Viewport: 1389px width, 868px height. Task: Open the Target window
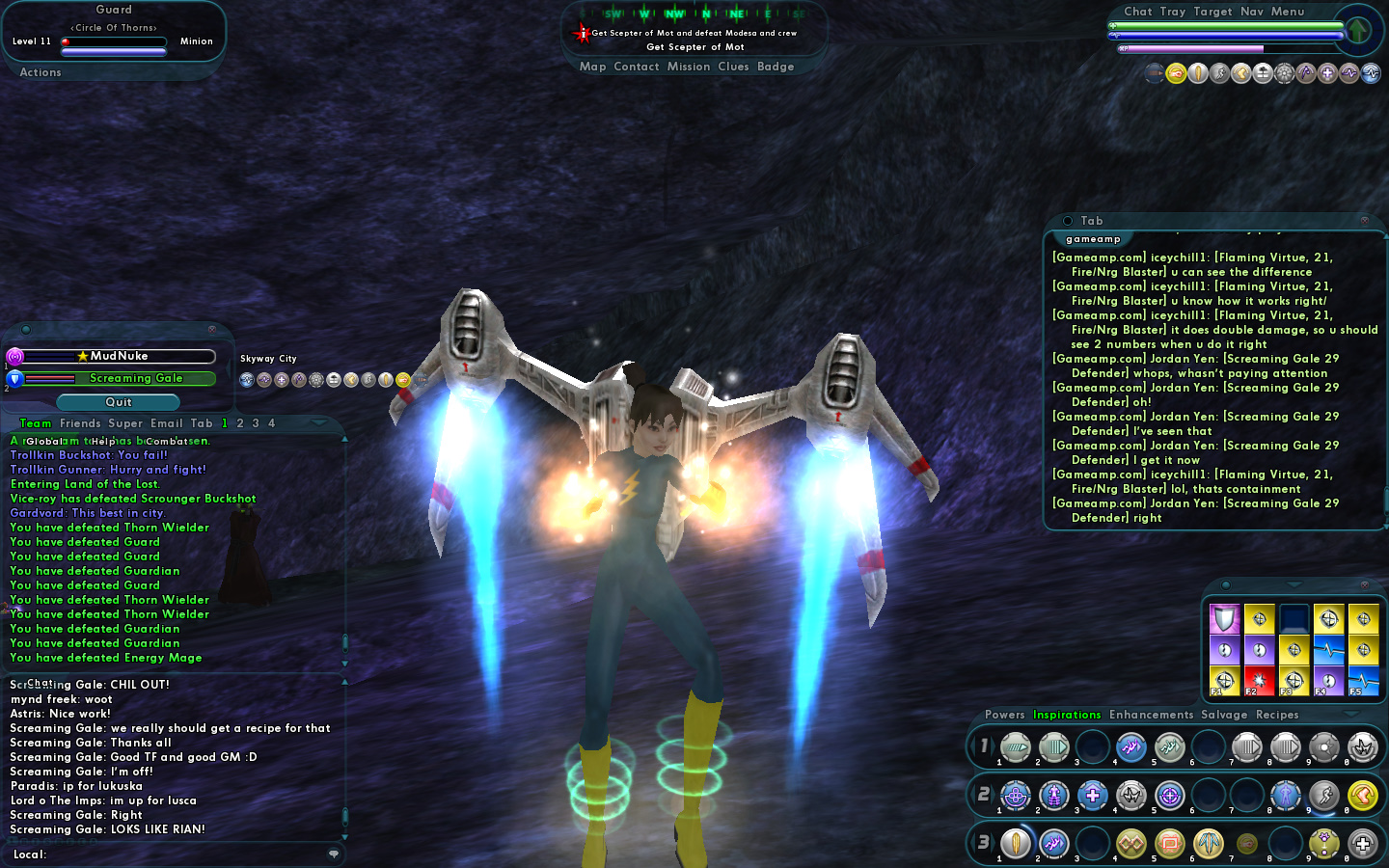point(1212,12)
